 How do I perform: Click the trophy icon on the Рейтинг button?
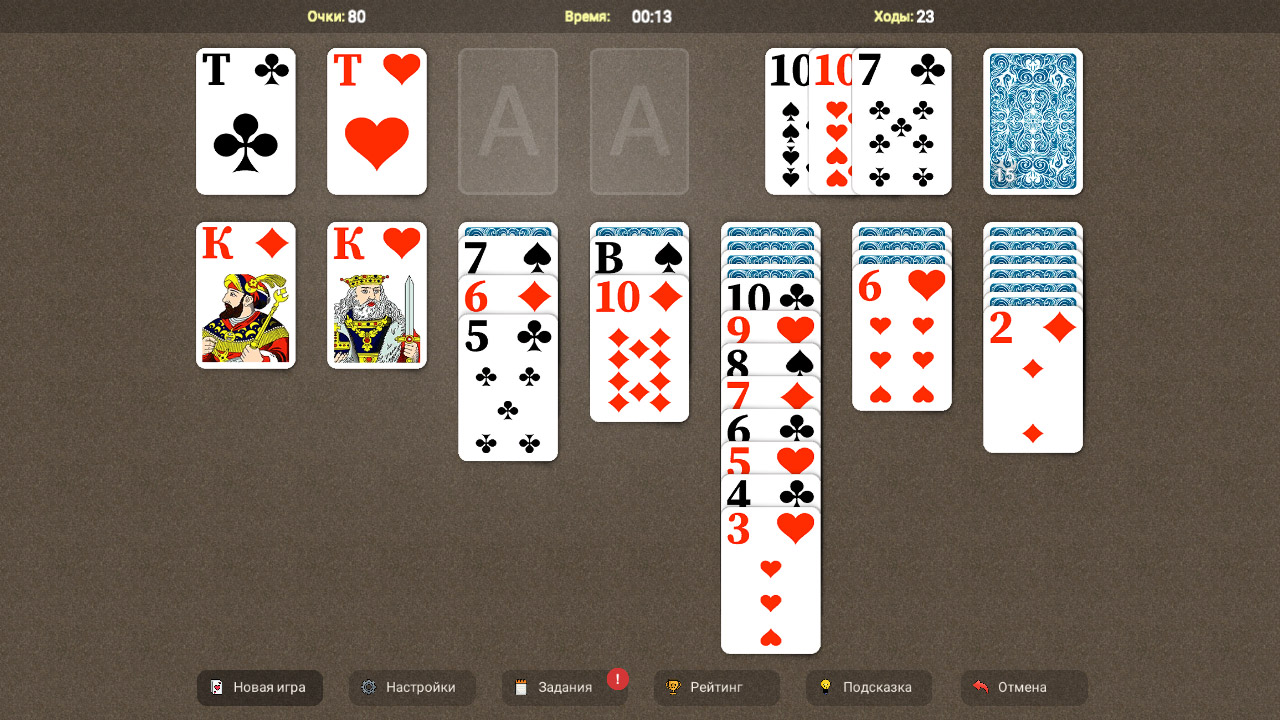point(674,687)
